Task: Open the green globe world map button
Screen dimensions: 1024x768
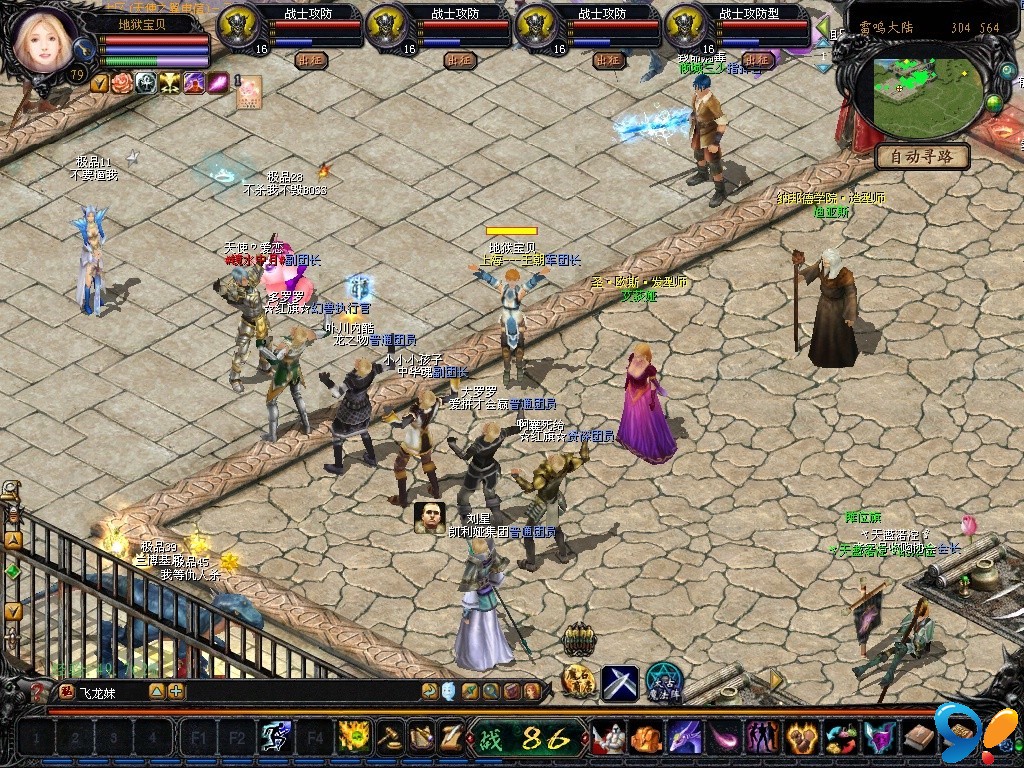Action: [994, 103]
